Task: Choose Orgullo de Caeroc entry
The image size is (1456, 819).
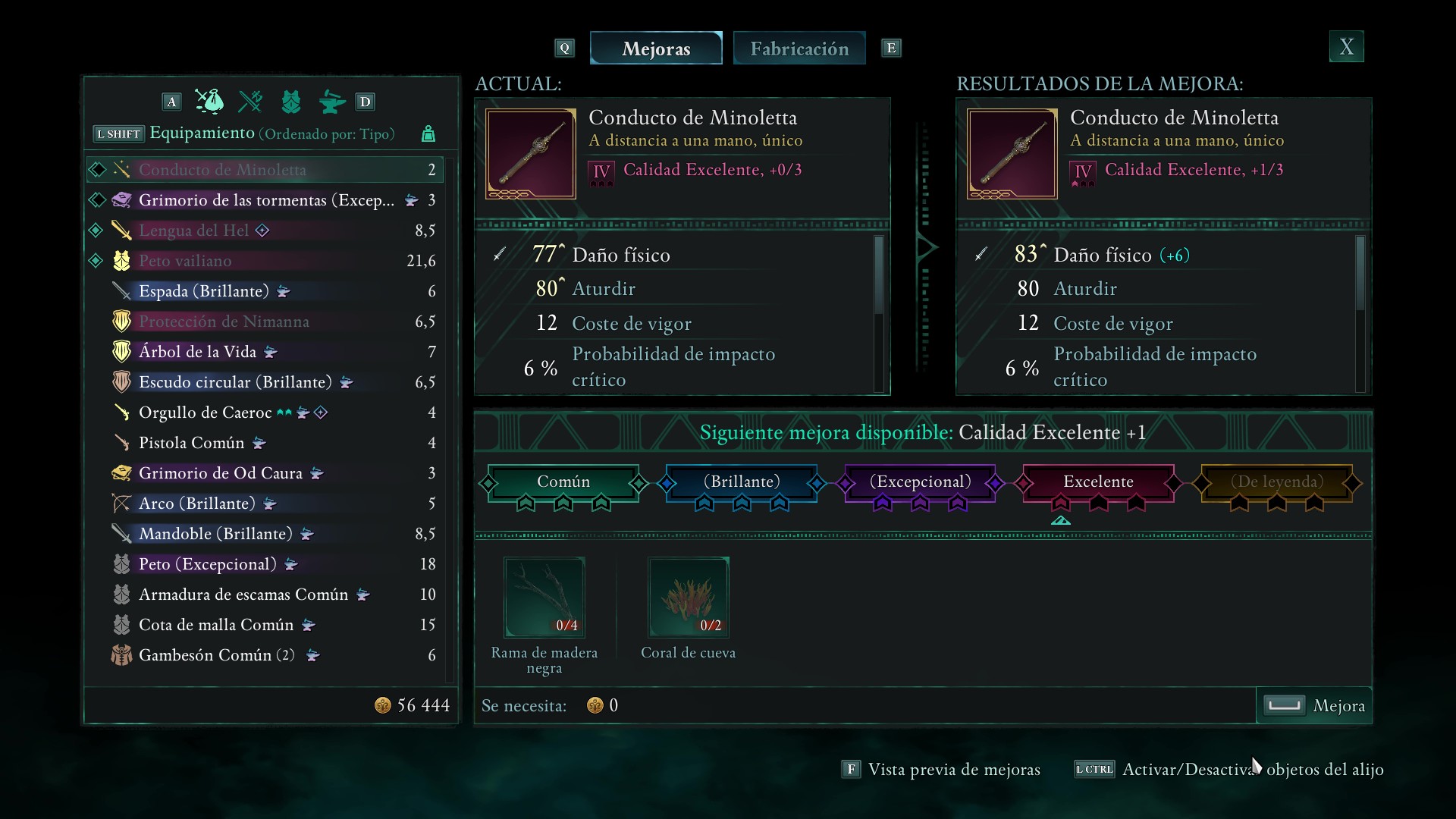Action: (205, 413)
